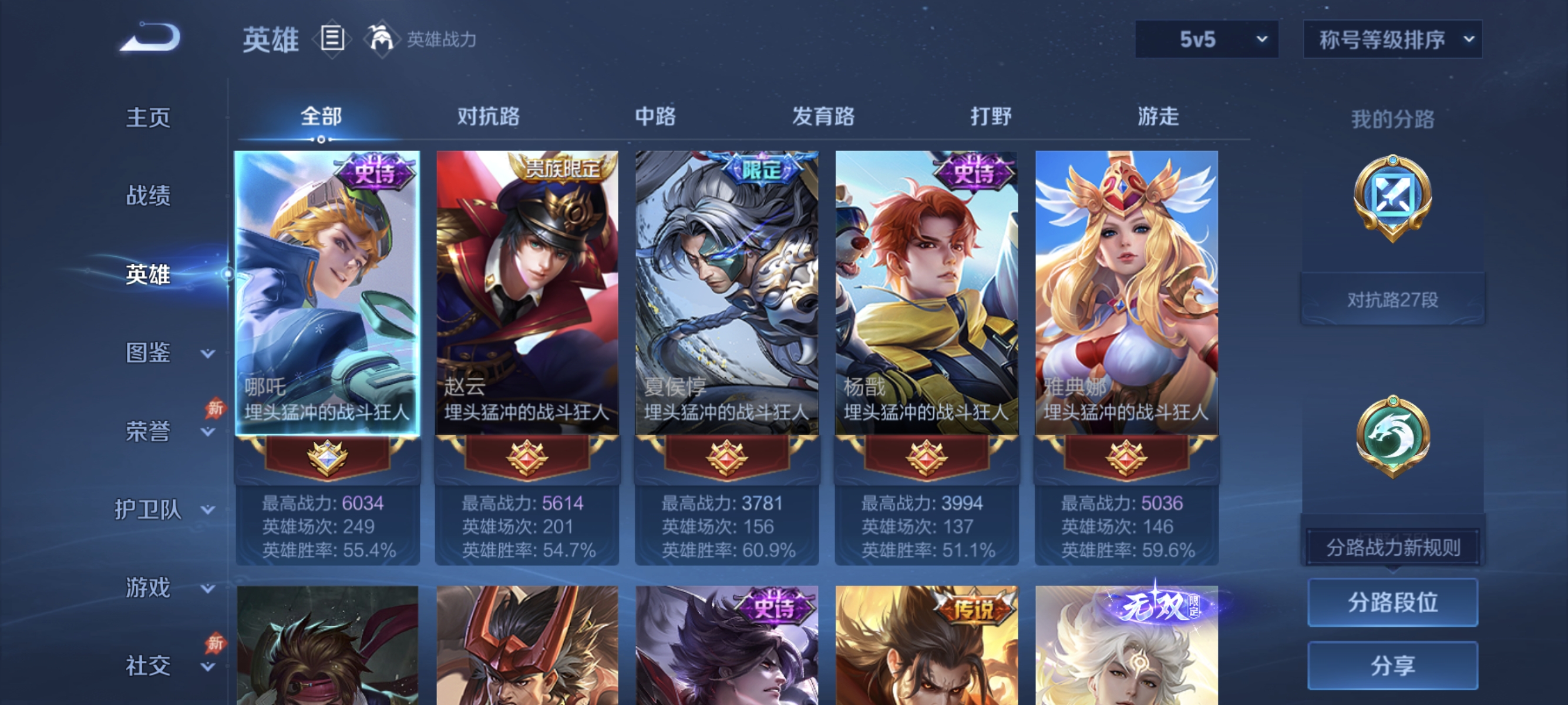
Task: Click the 分路段位 button
Action: point(1392,603)
